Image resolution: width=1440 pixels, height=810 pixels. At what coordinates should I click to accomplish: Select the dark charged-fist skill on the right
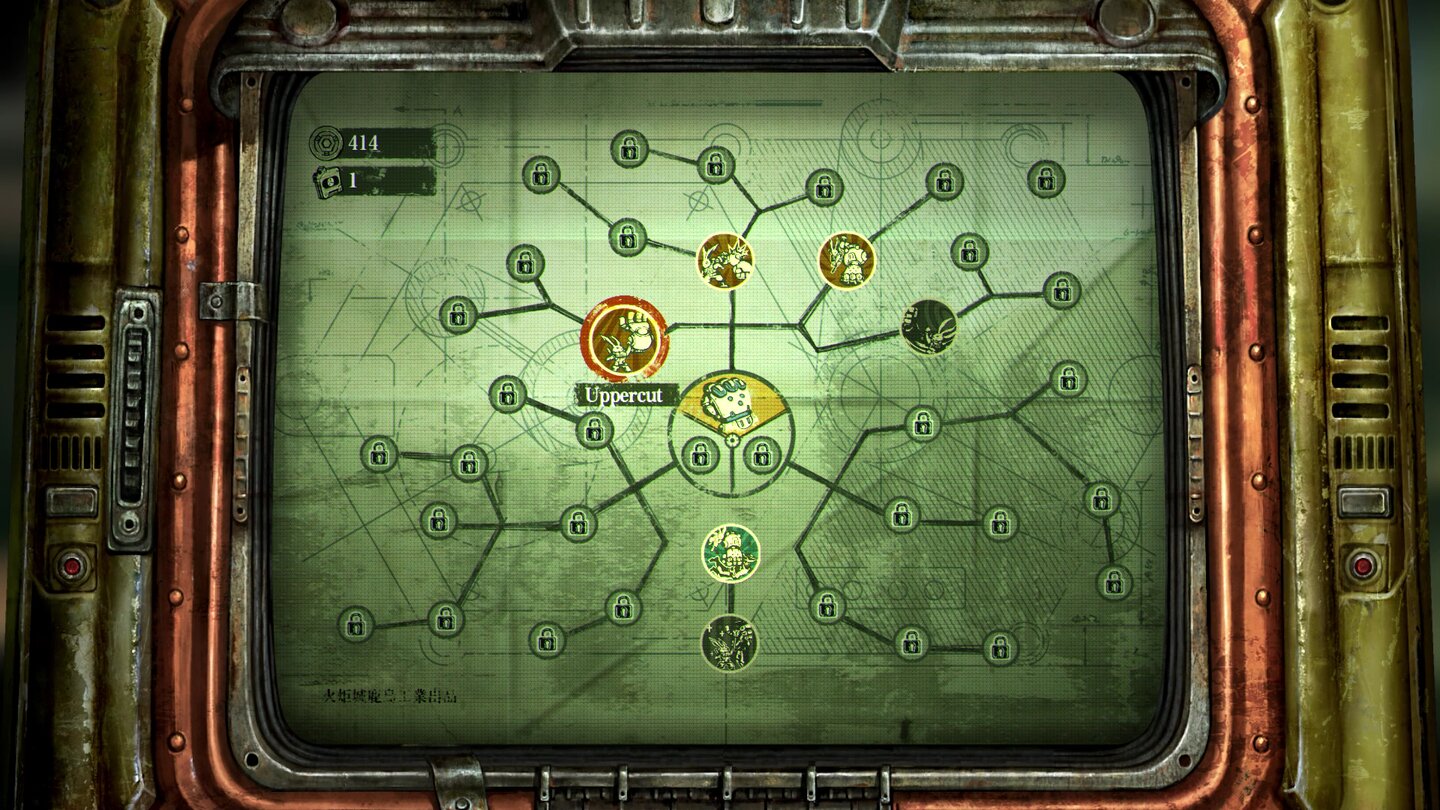pyautogui.click(x=929, y=329)
